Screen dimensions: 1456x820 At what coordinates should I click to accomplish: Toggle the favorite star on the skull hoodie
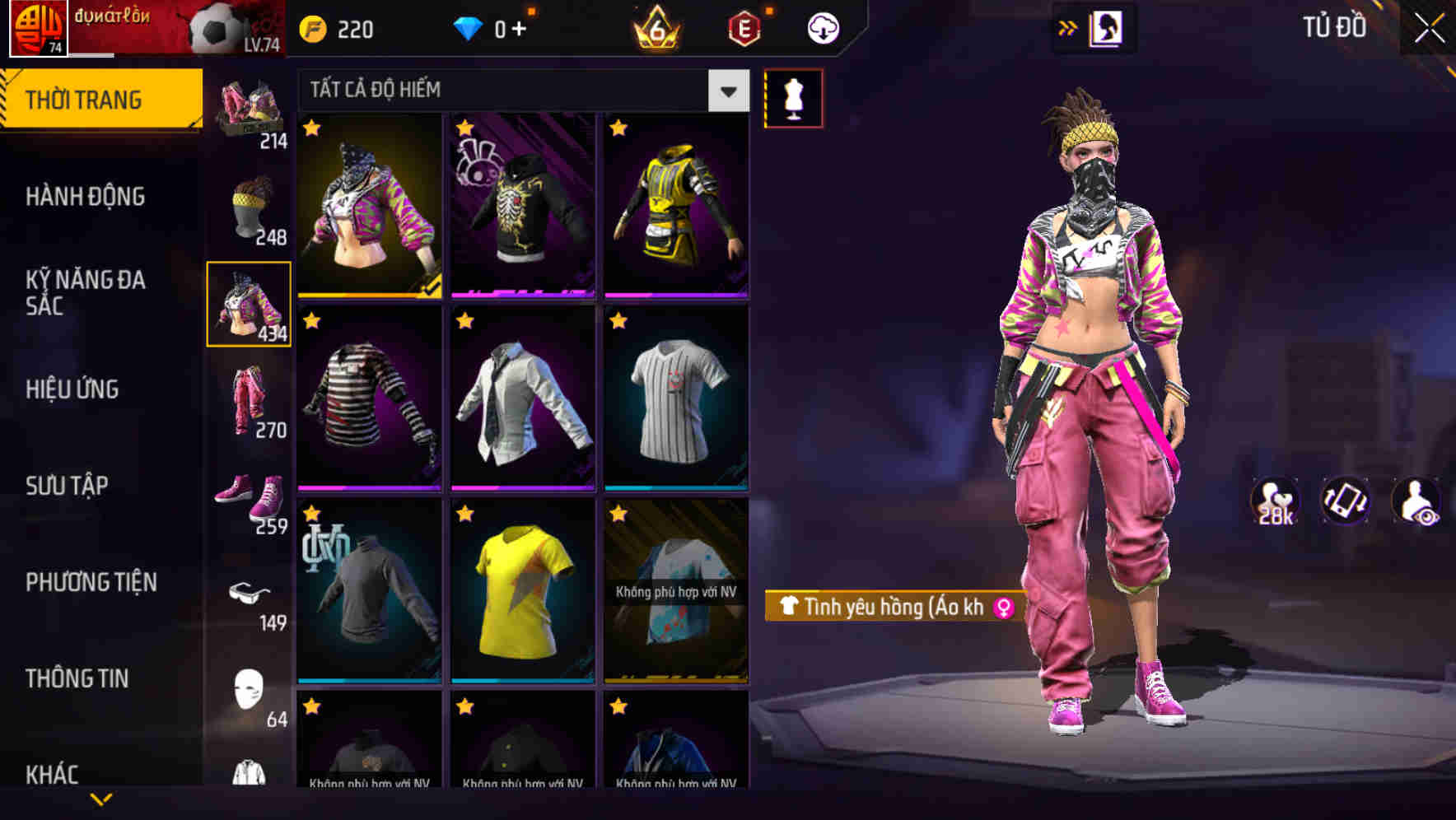pos(465,129)
